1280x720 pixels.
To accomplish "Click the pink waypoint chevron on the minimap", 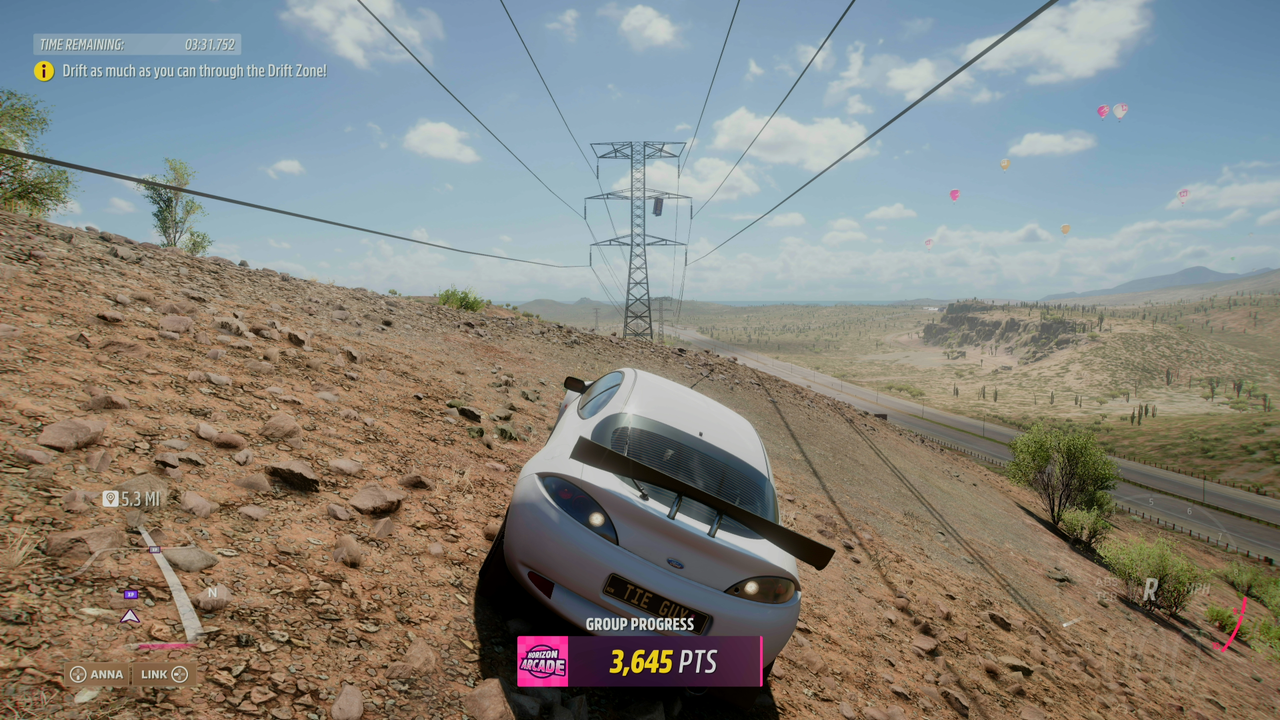I will pos(128,617).
